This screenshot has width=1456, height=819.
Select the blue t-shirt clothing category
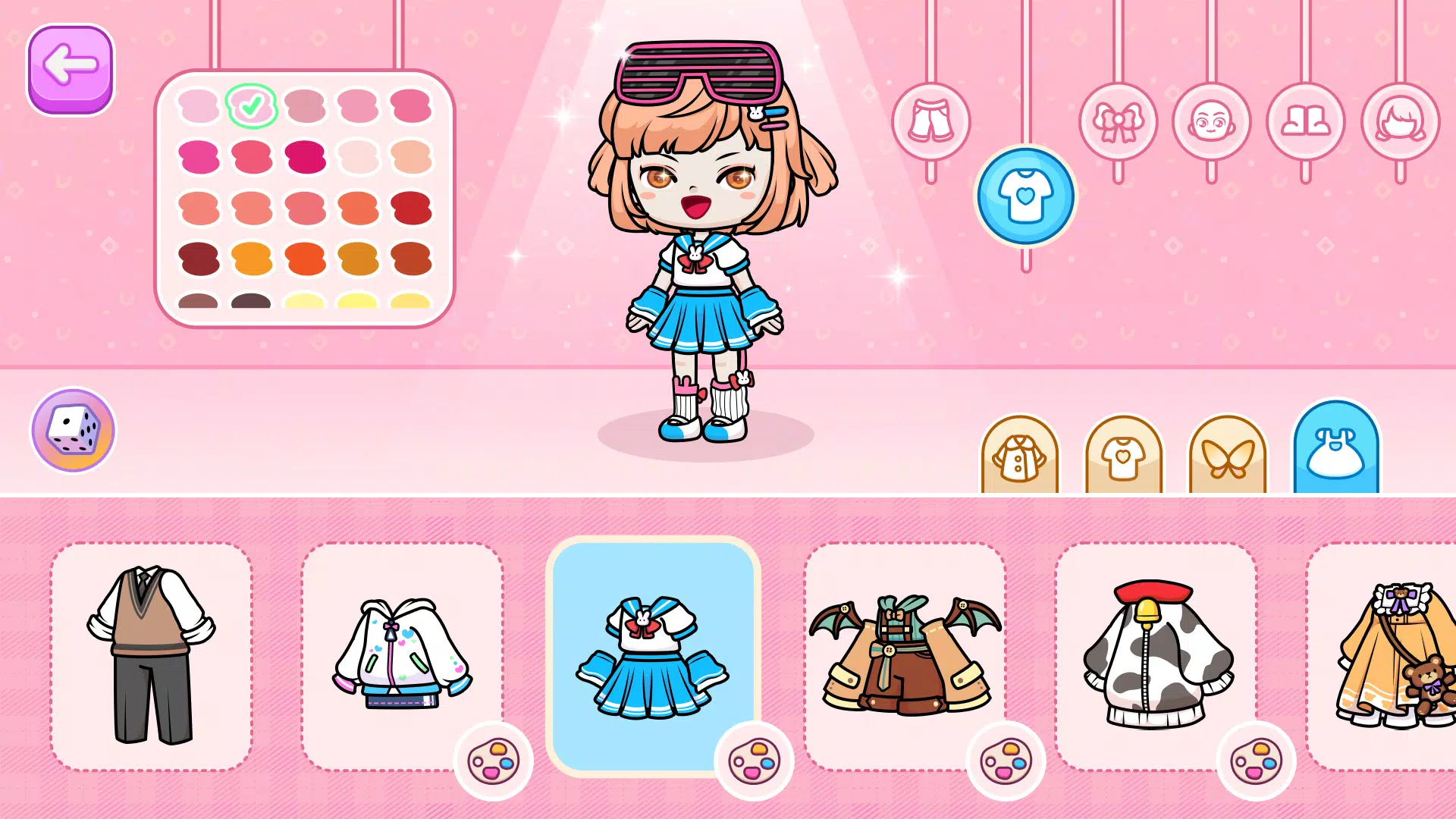pyautogui.click(x=1025, y=196)
